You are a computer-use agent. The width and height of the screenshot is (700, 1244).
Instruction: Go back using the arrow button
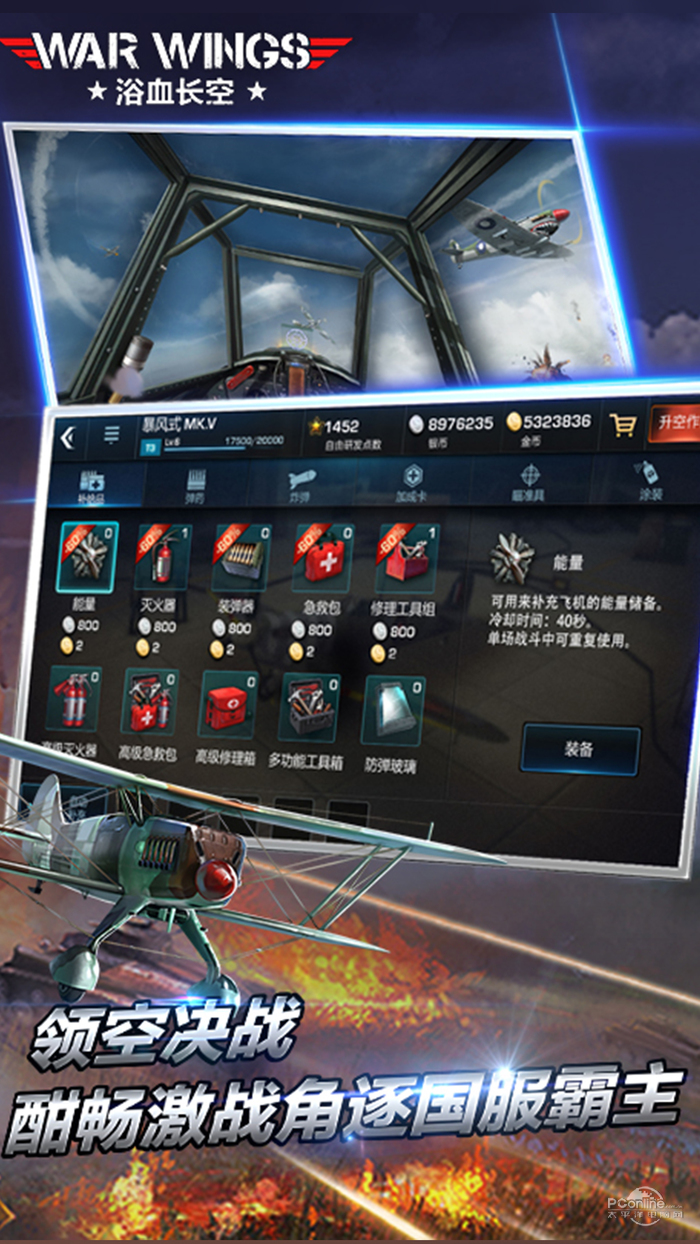pyautogui.click(x=67, y=437)
